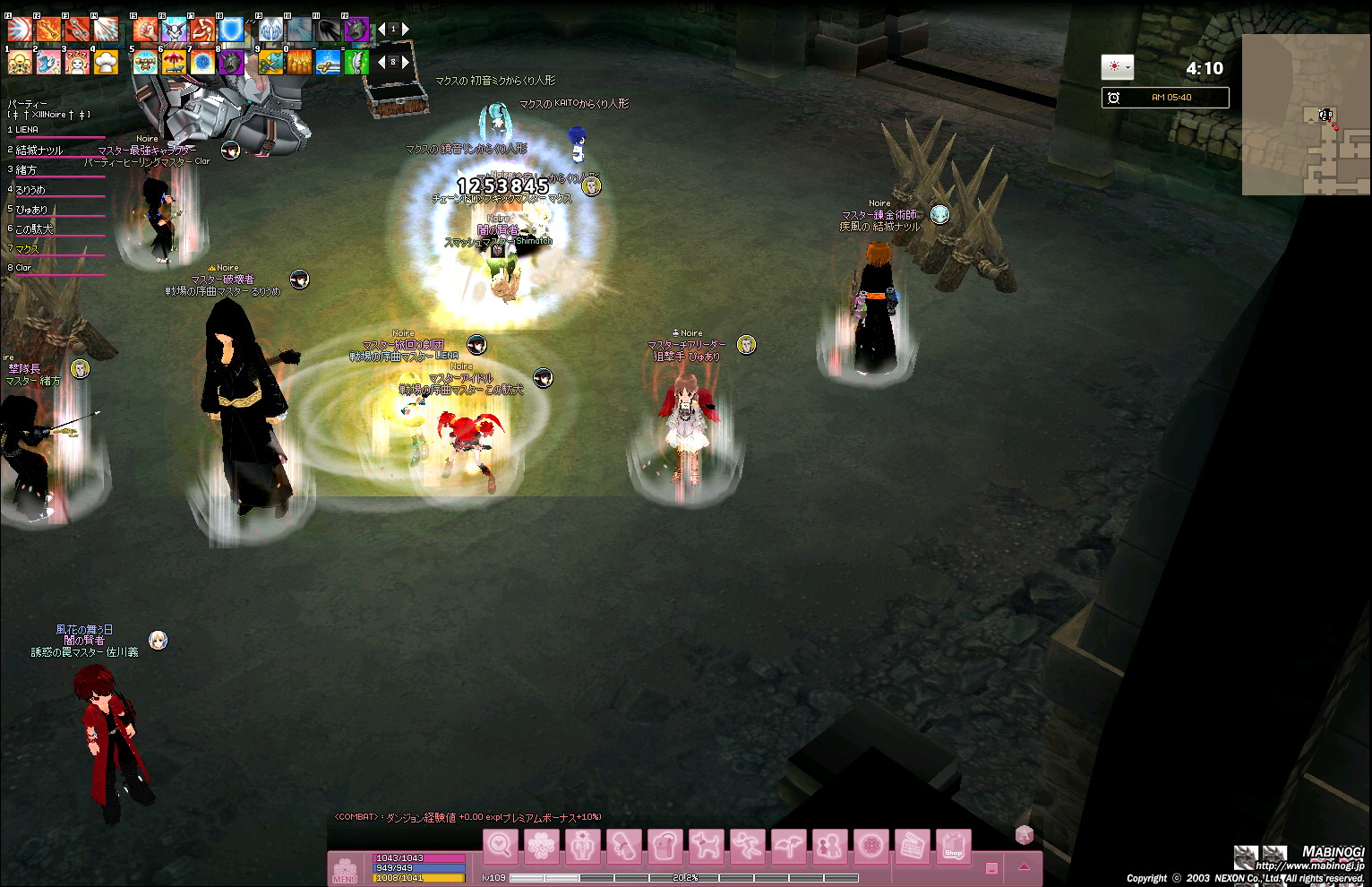The width and height of the screenshot is (1372, 887).
Task: Use the chef hat cooking skill
Action: pyautogui.click(x=106, y=63)
